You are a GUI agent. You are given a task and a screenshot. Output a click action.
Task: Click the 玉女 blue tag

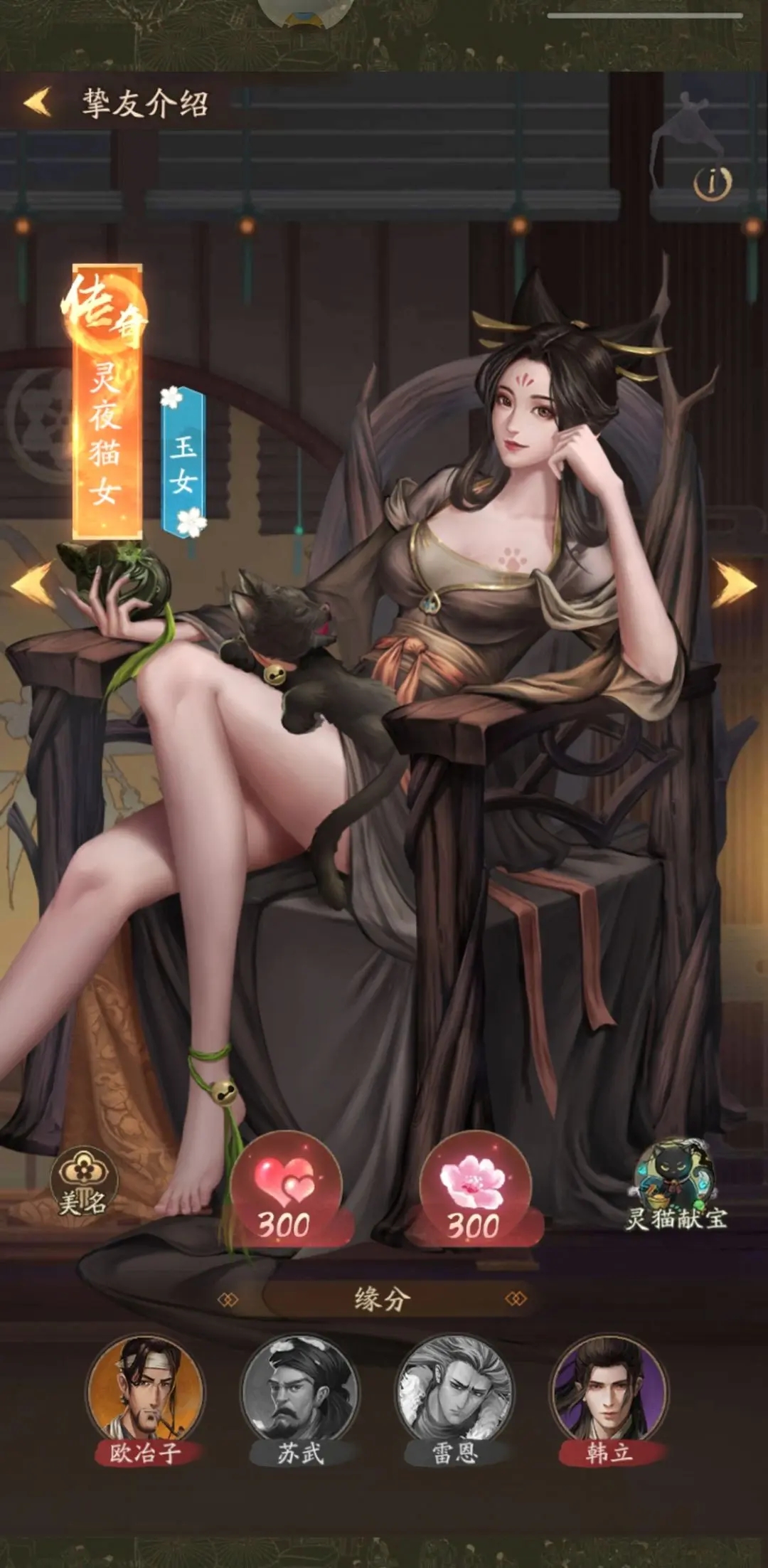tap(183, 462)
